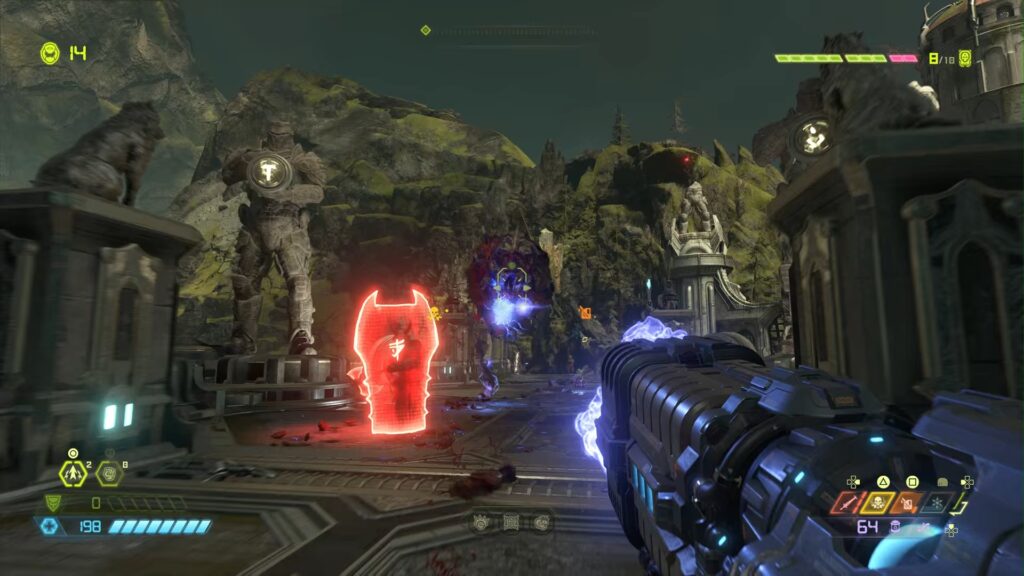
Task: Click the demon skull kill counter icon
Action: (50, 52)
